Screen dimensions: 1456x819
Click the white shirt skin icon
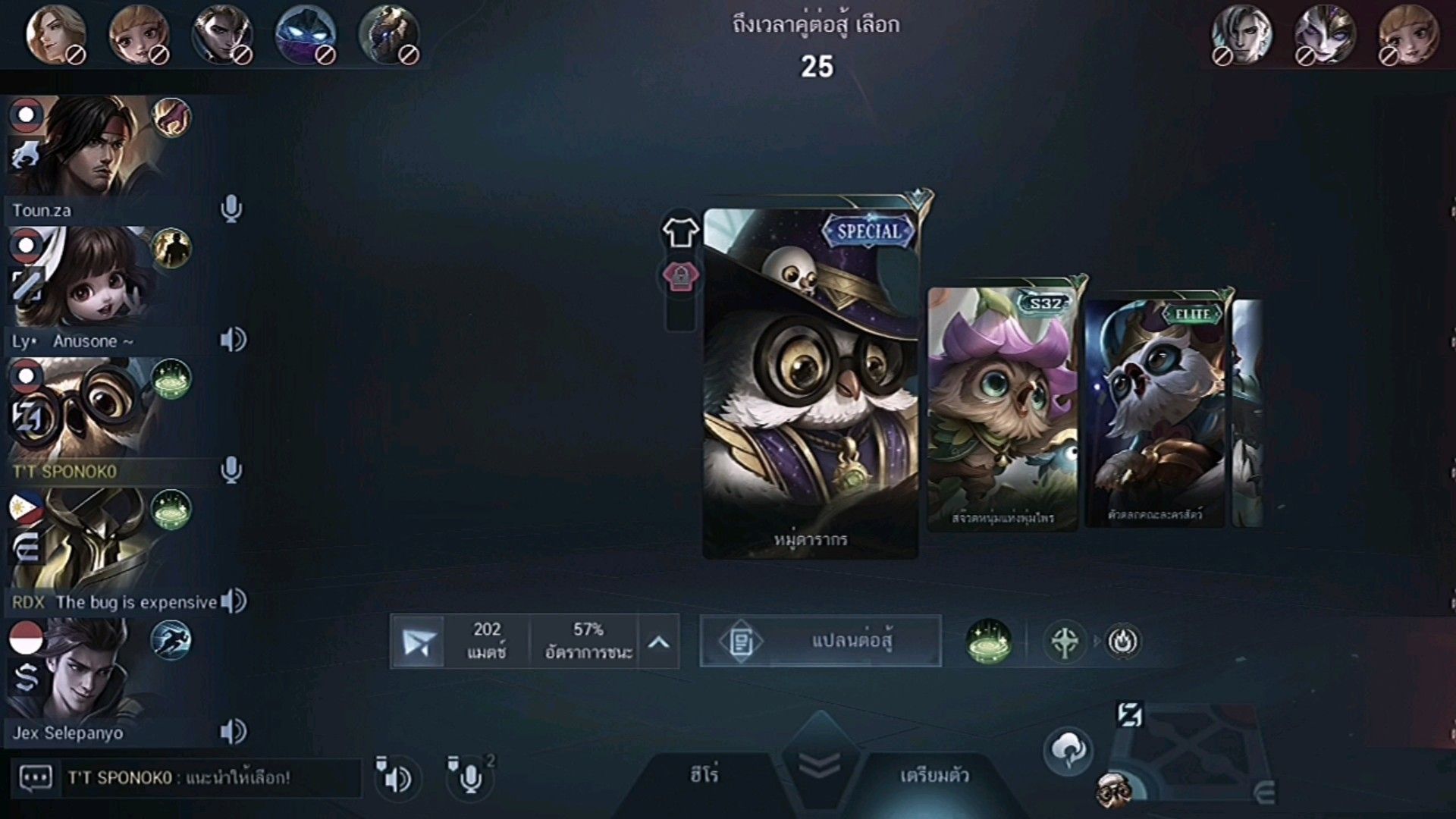(x=680, y=232)
